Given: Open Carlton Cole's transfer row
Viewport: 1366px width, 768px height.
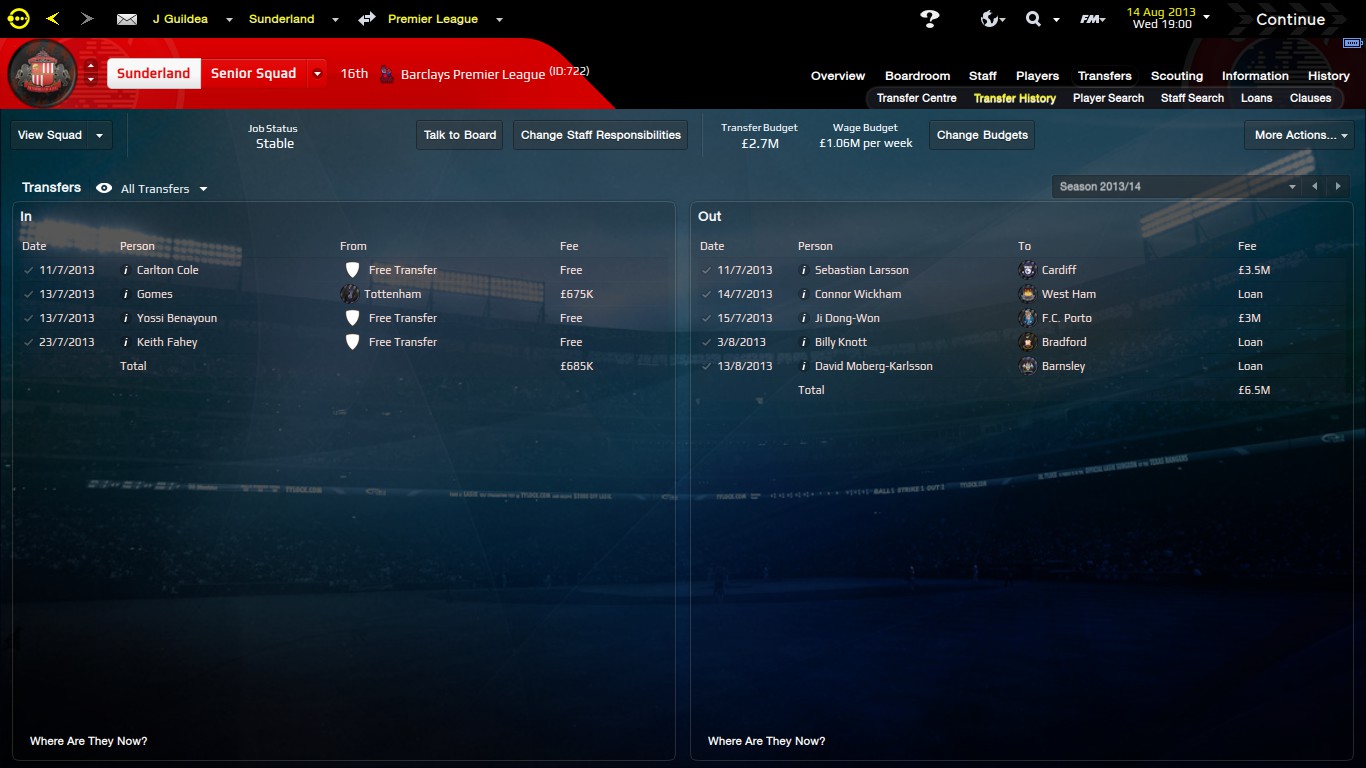Looking at the screenshot, I should tap(167, 270).
